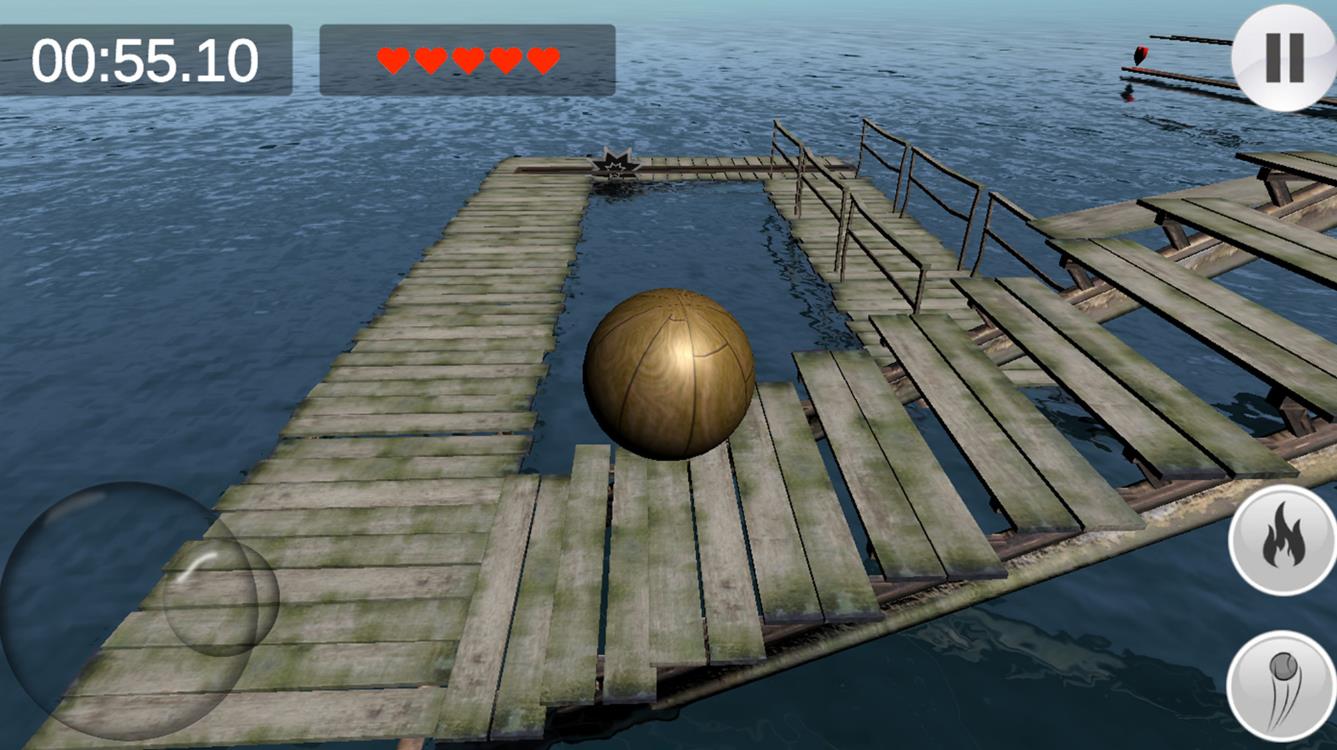The width and height of the screenshot is (1337, 750).
Task: Pause the game using the pause control
Action: [1283, 55]
